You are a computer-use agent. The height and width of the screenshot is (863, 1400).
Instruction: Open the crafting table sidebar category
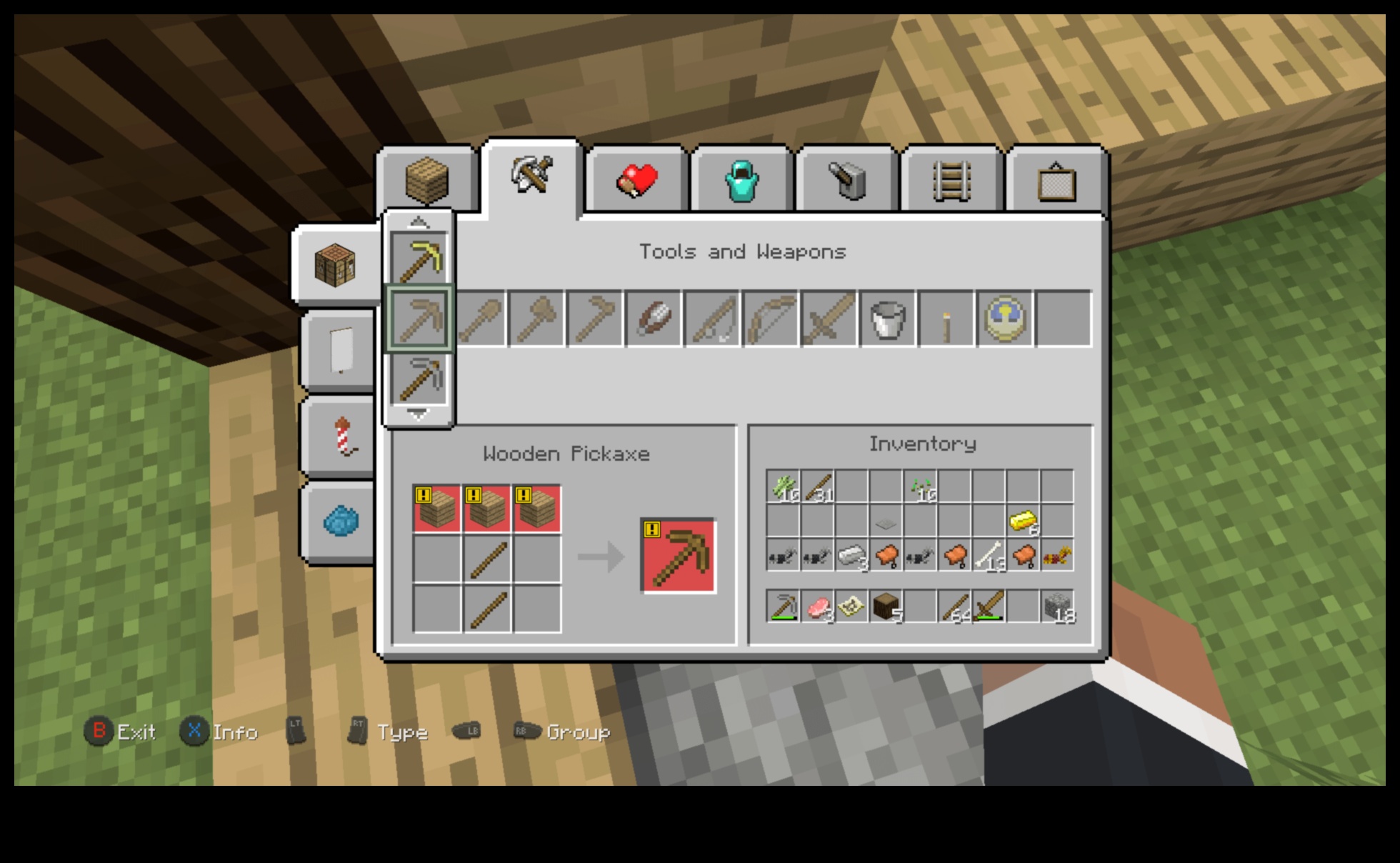(336, 264)
